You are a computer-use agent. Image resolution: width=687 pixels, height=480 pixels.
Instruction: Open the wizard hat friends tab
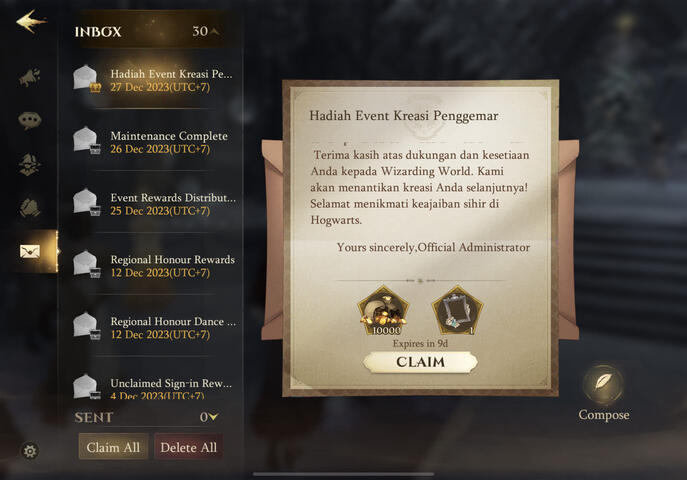point(29,165)
